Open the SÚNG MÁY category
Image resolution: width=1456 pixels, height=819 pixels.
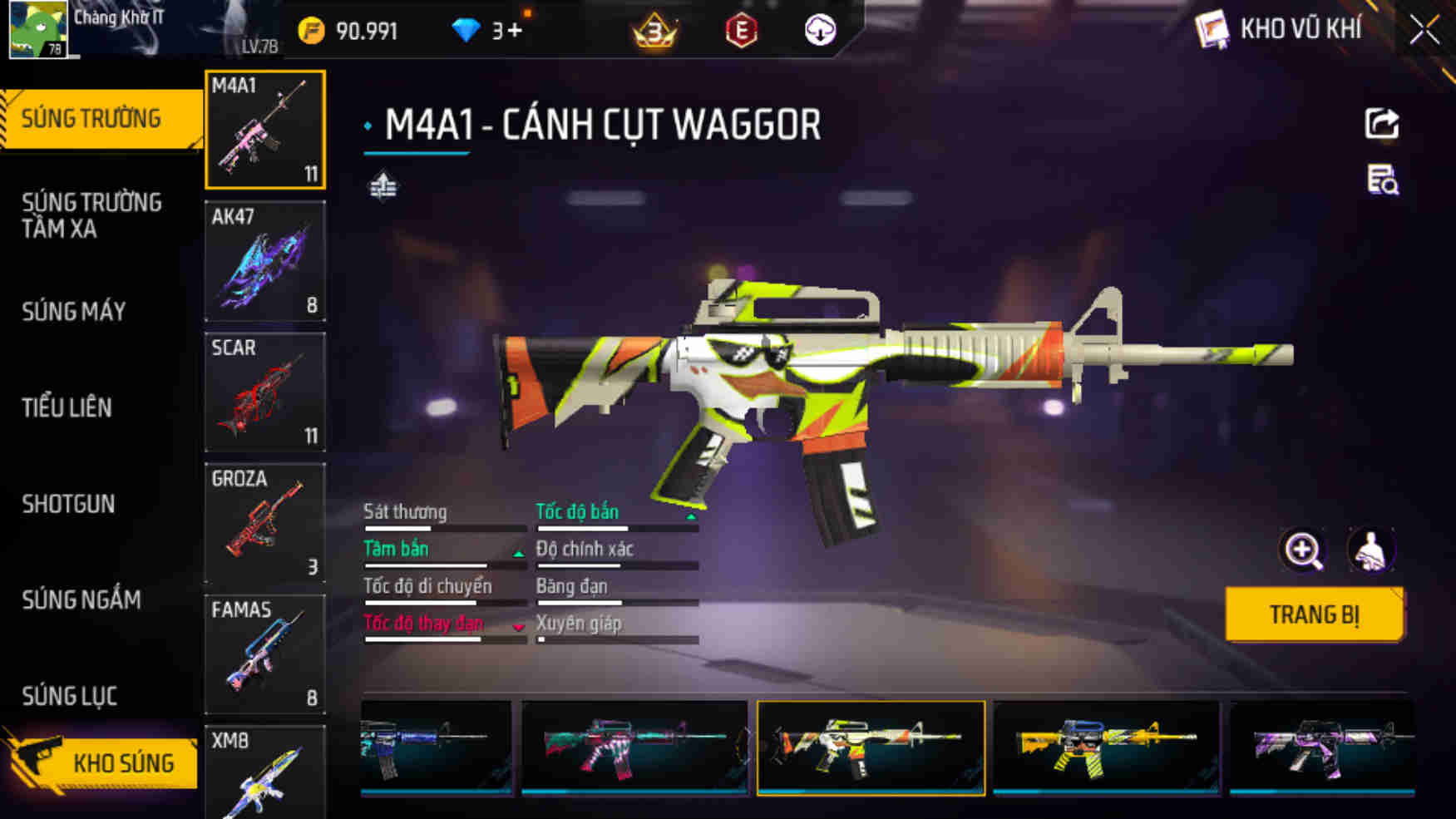point(74,312)
